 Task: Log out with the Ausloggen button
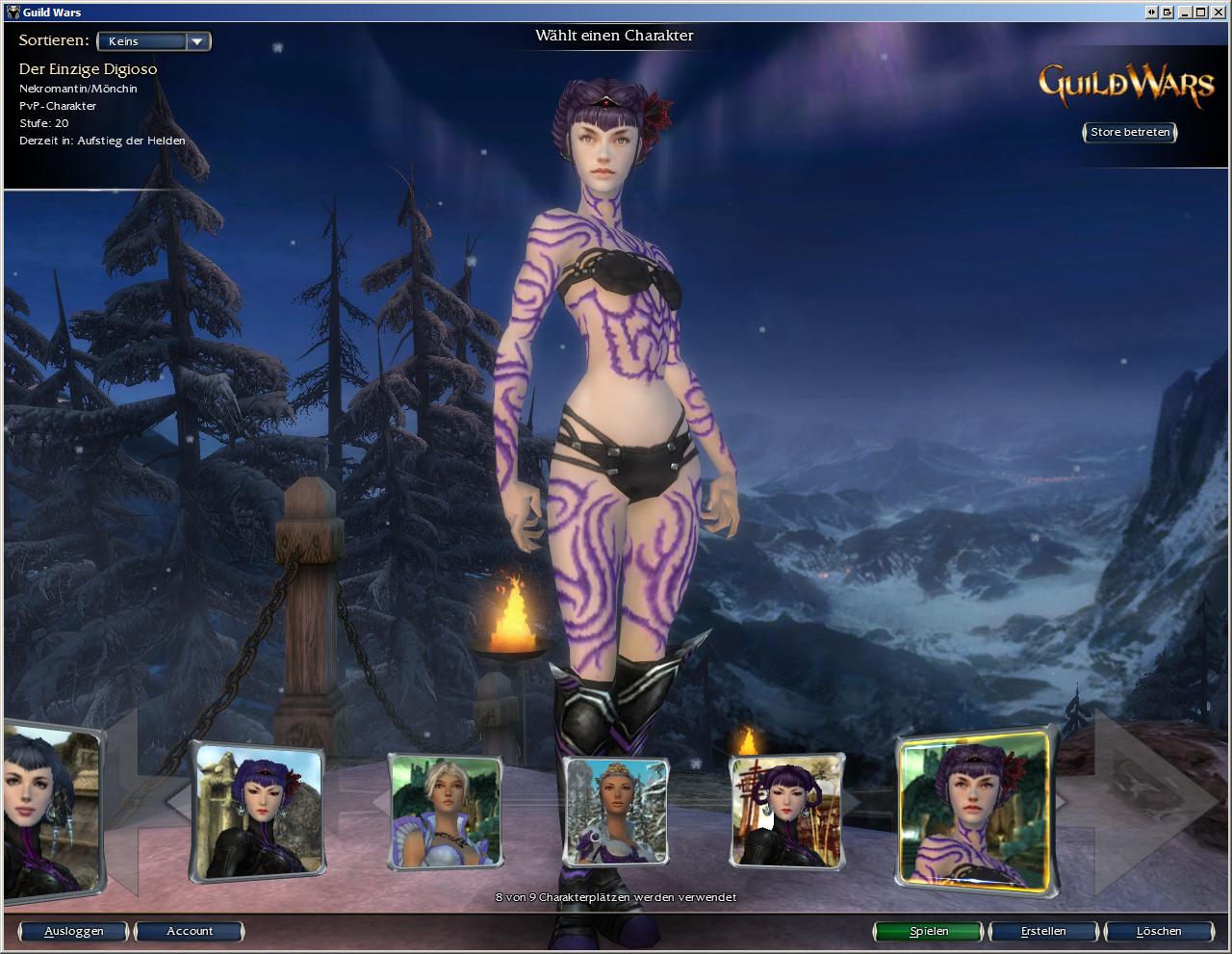pos(74,931)
